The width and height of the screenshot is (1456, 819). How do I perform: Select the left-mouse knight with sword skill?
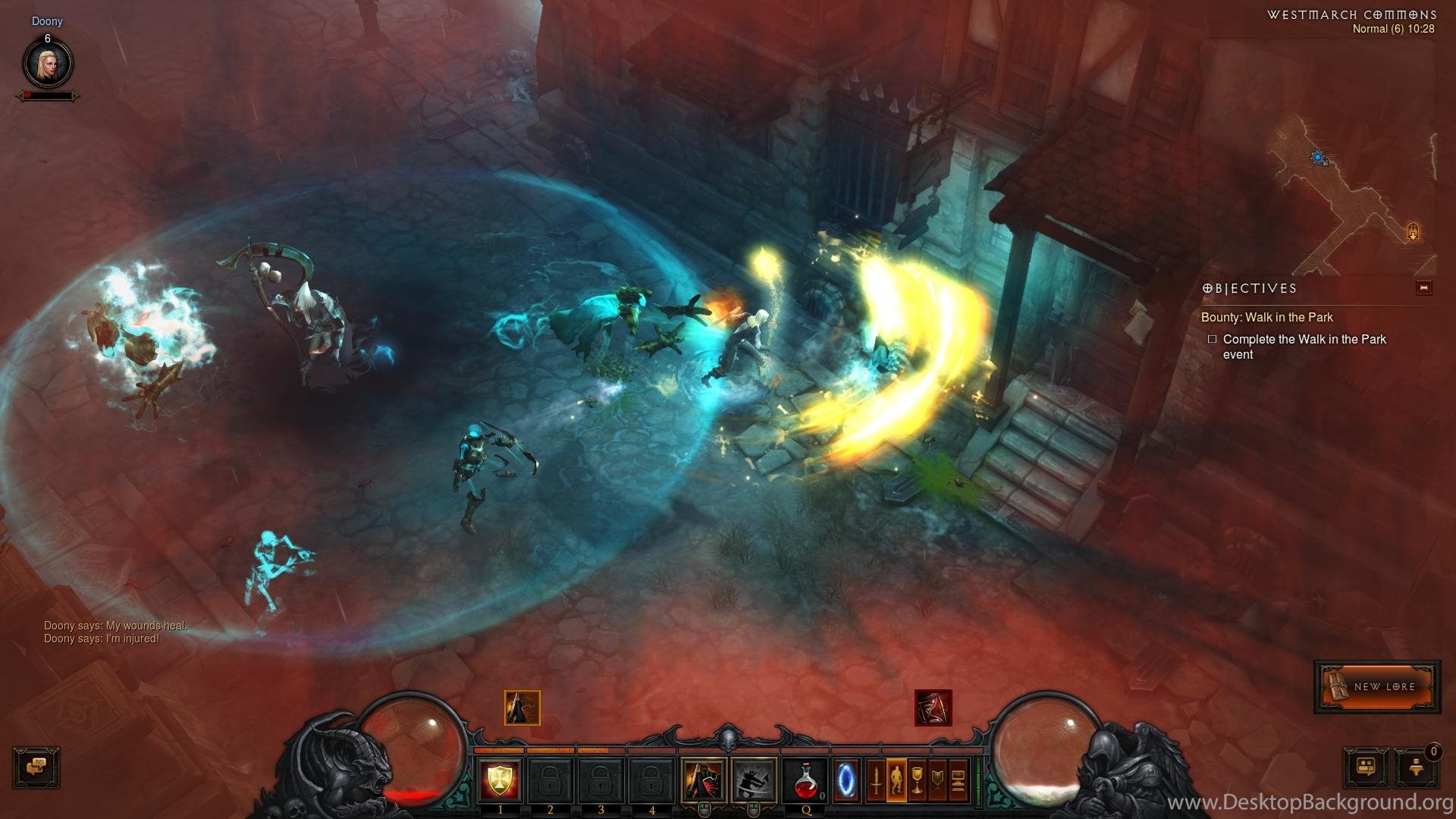point(703,780)
